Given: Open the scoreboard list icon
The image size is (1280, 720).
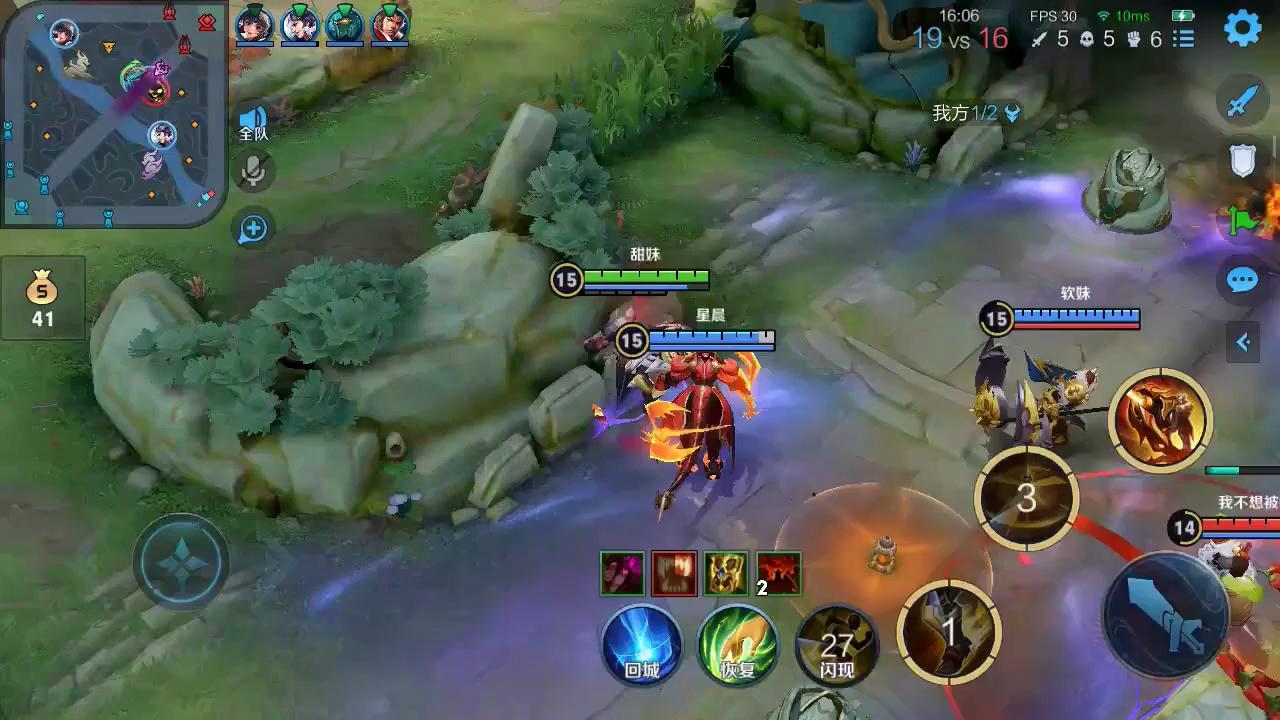Looking at the screenshot, I should pos(1184,39).
